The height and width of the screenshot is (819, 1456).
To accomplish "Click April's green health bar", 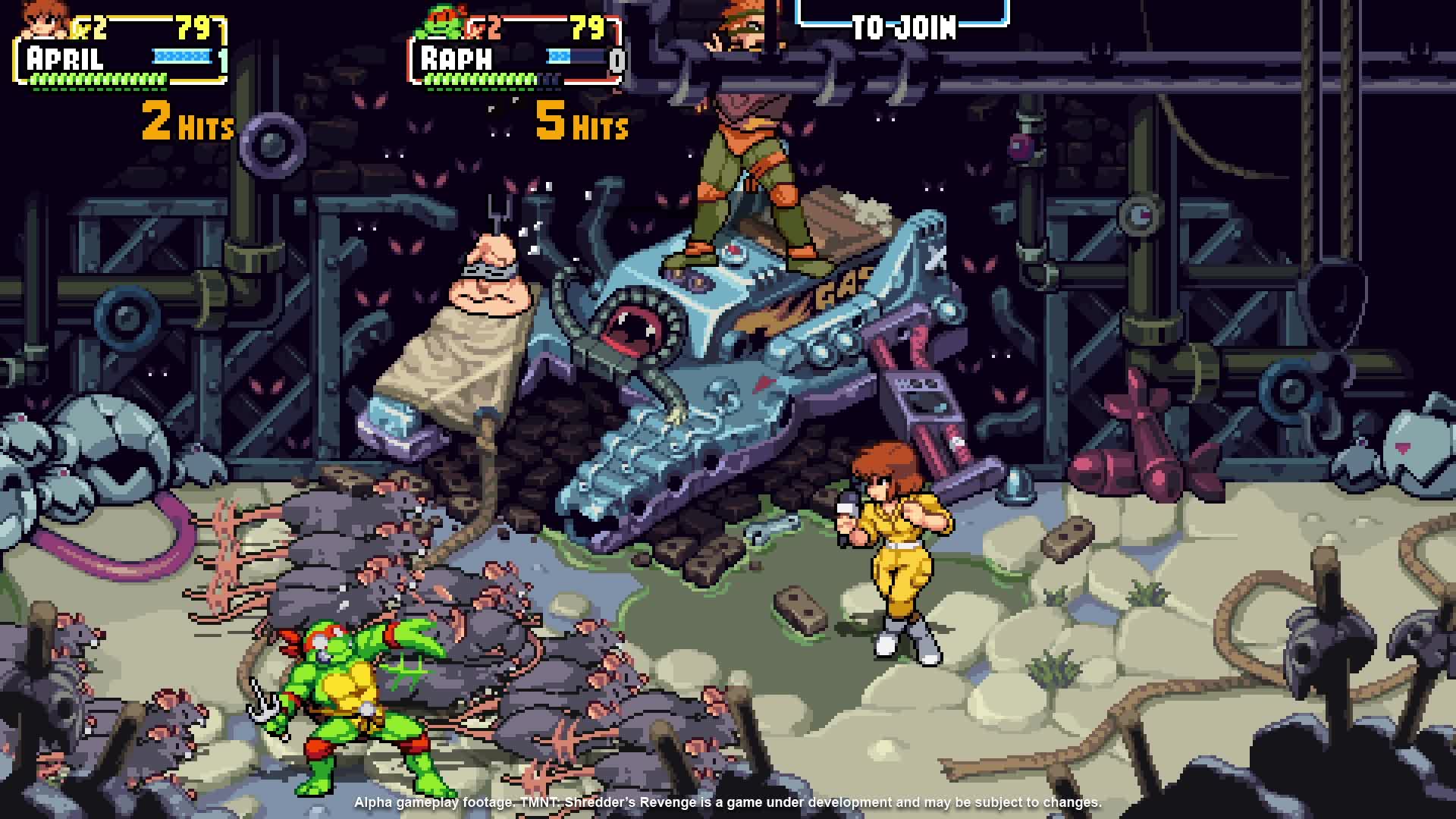I will [x=99, y=78].
